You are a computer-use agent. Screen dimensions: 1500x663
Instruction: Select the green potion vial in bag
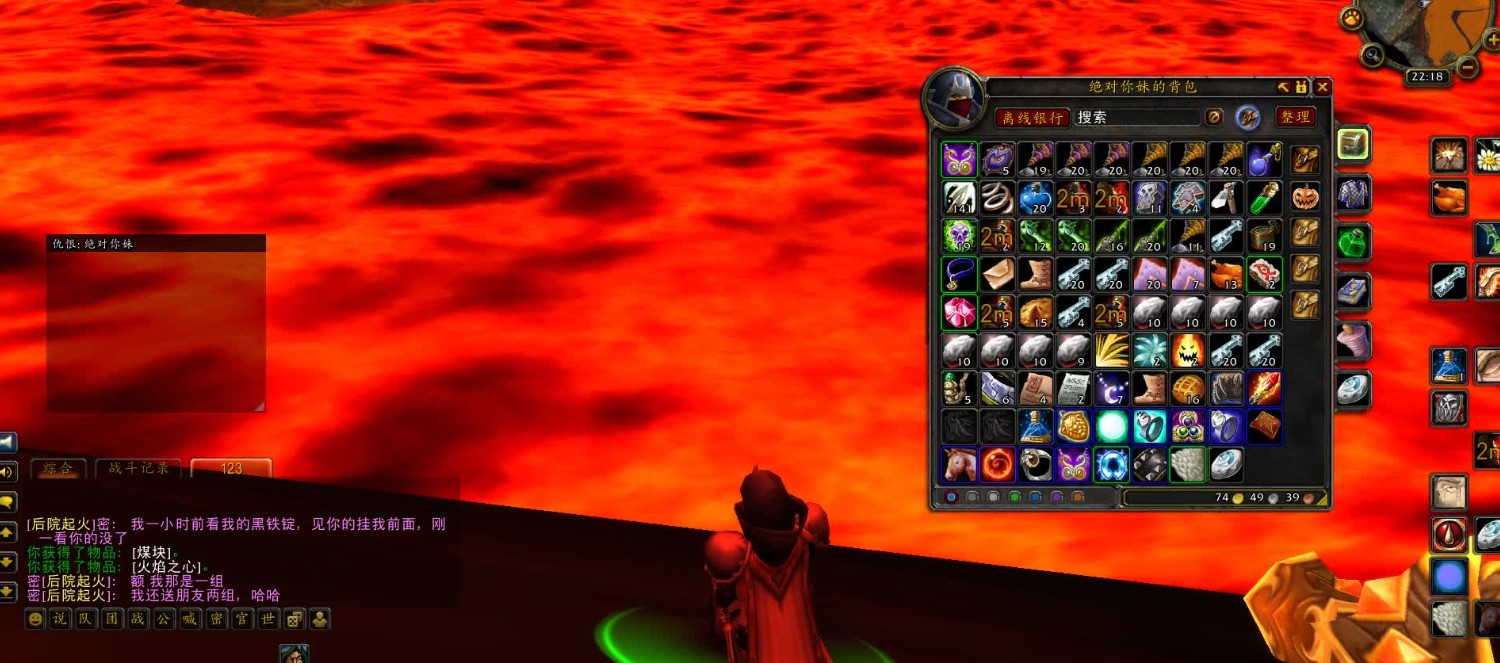tap(1264, 197)
